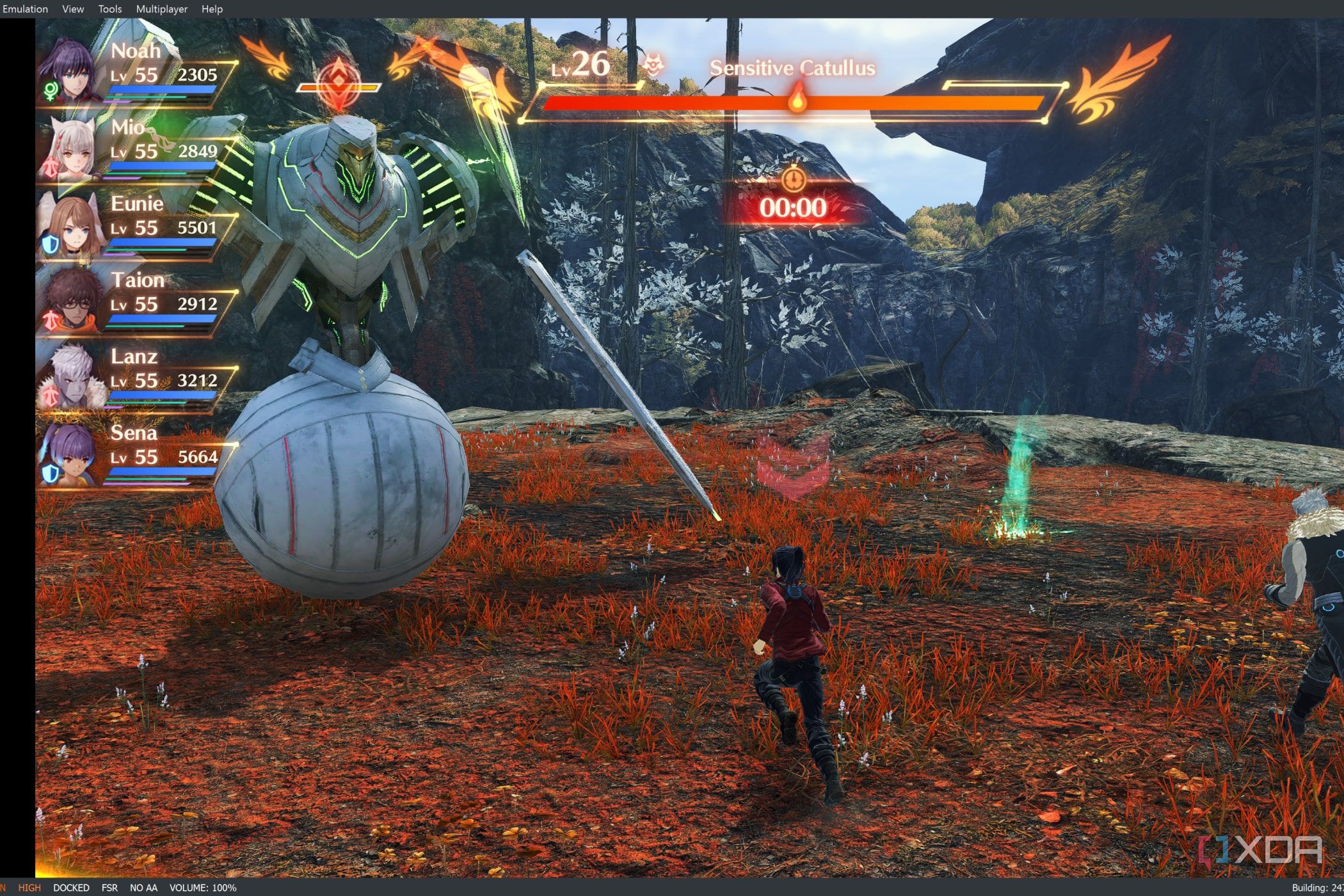1344x896 pixels.
Task: Switch the FSR scaling filter
Action: (x=109, y=888)
